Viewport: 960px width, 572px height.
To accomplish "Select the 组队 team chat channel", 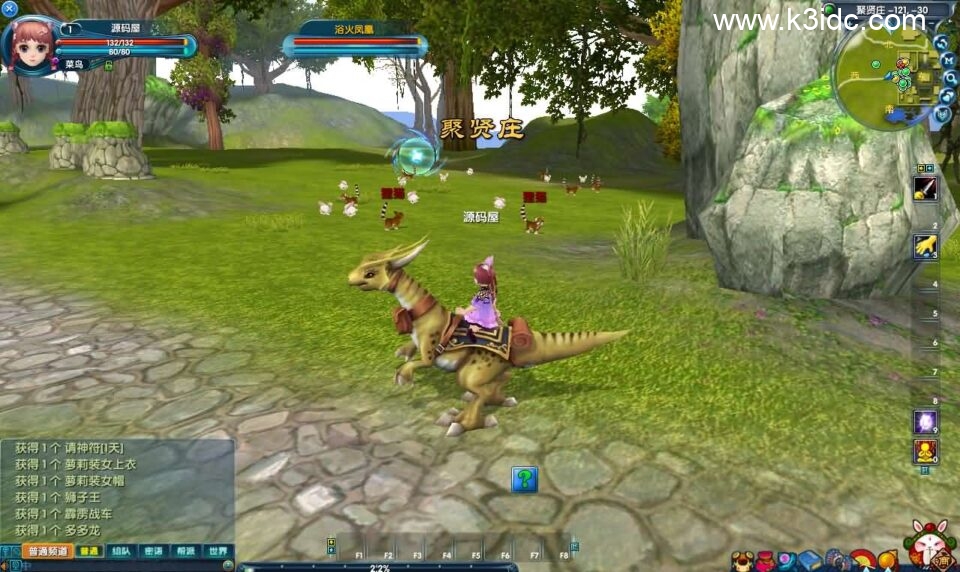I will coord(121,551).
